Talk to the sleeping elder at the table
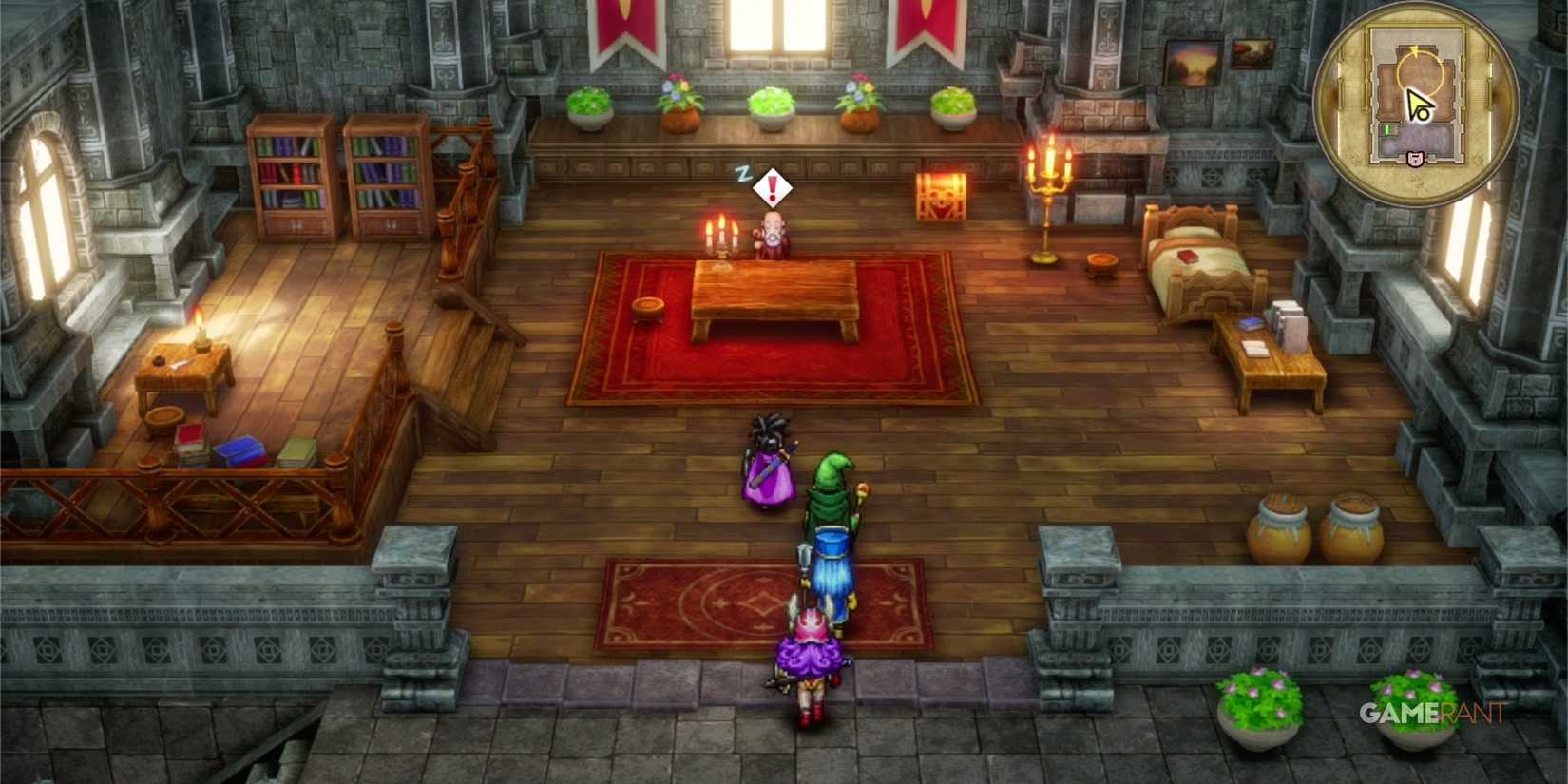 pos(772,236)
